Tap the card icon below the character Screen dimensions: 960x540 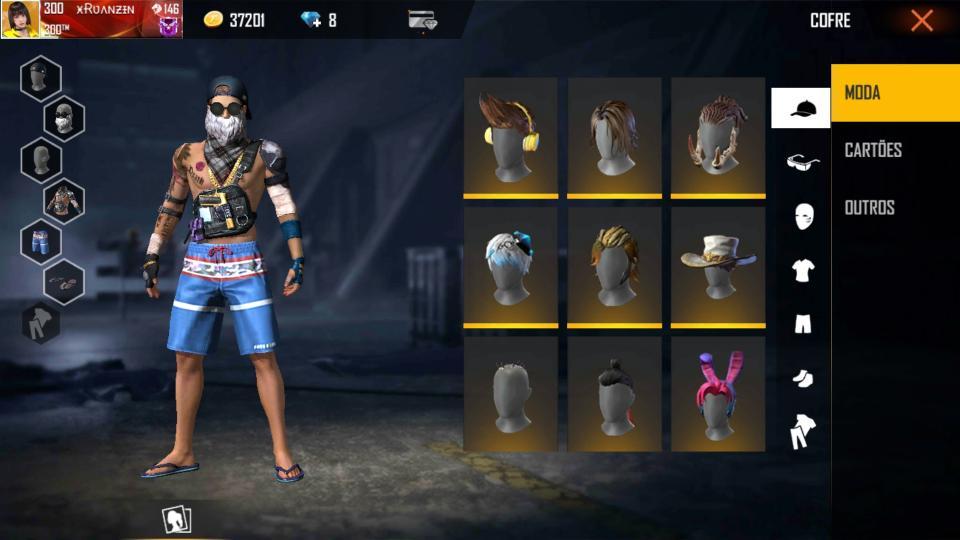(x=177, y=519)
